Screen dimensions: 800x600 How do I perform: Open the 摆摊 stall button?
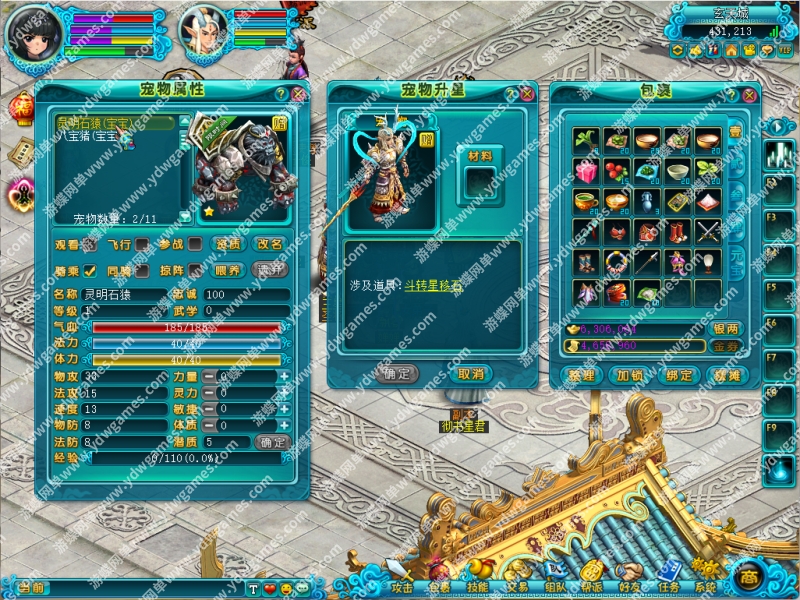pos(725,376)
